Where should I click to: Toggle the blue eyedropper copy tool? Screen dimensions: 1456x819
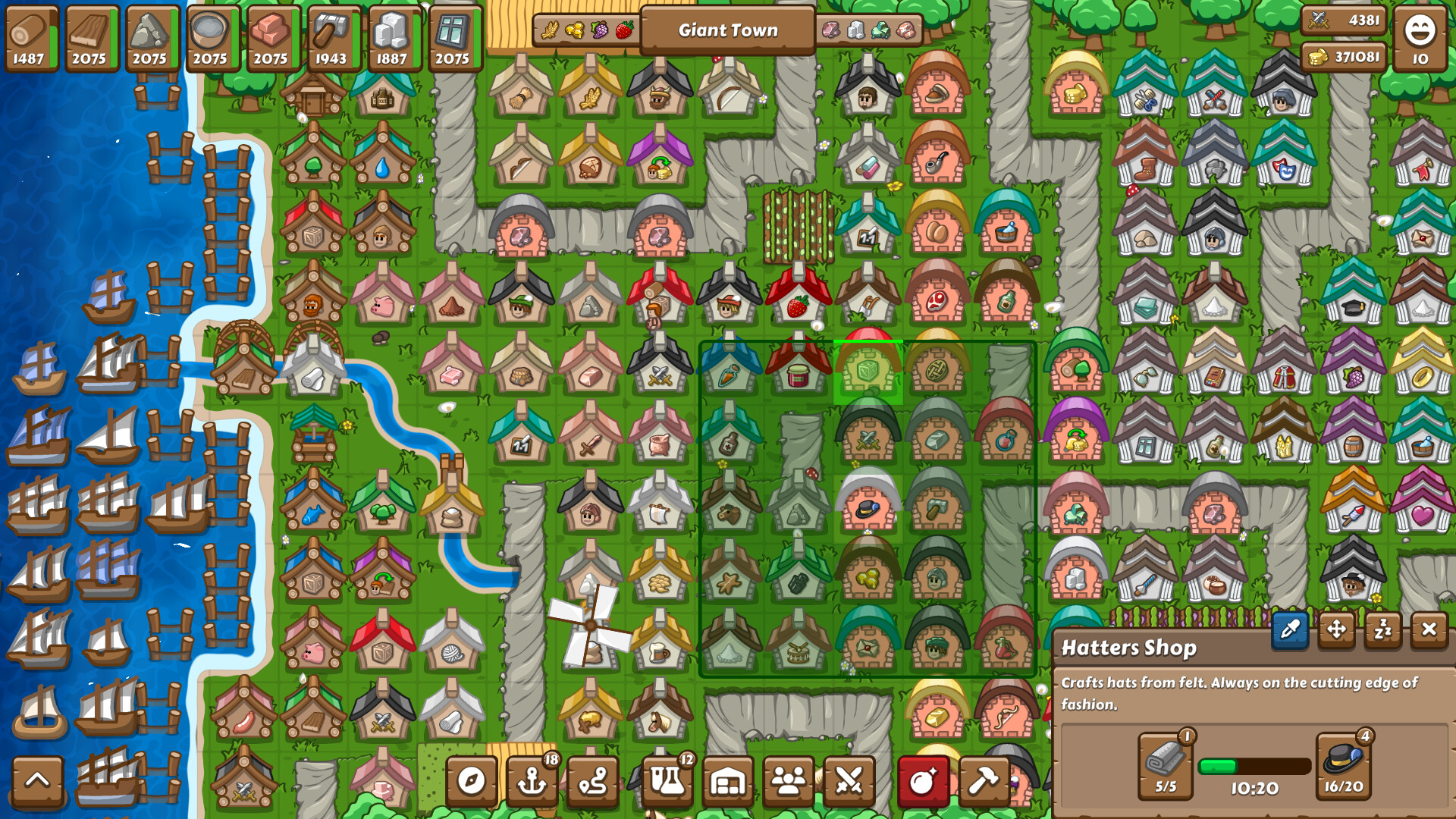coord(1289,631)
